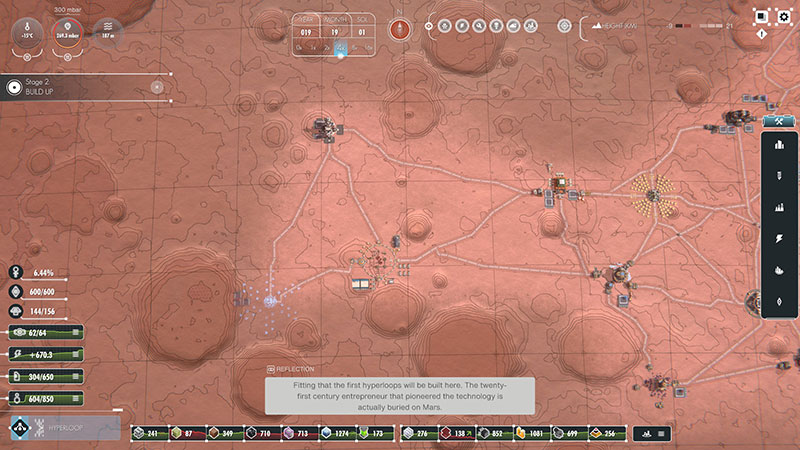Select the 4x game speed setting

click(x=341, y=47)
